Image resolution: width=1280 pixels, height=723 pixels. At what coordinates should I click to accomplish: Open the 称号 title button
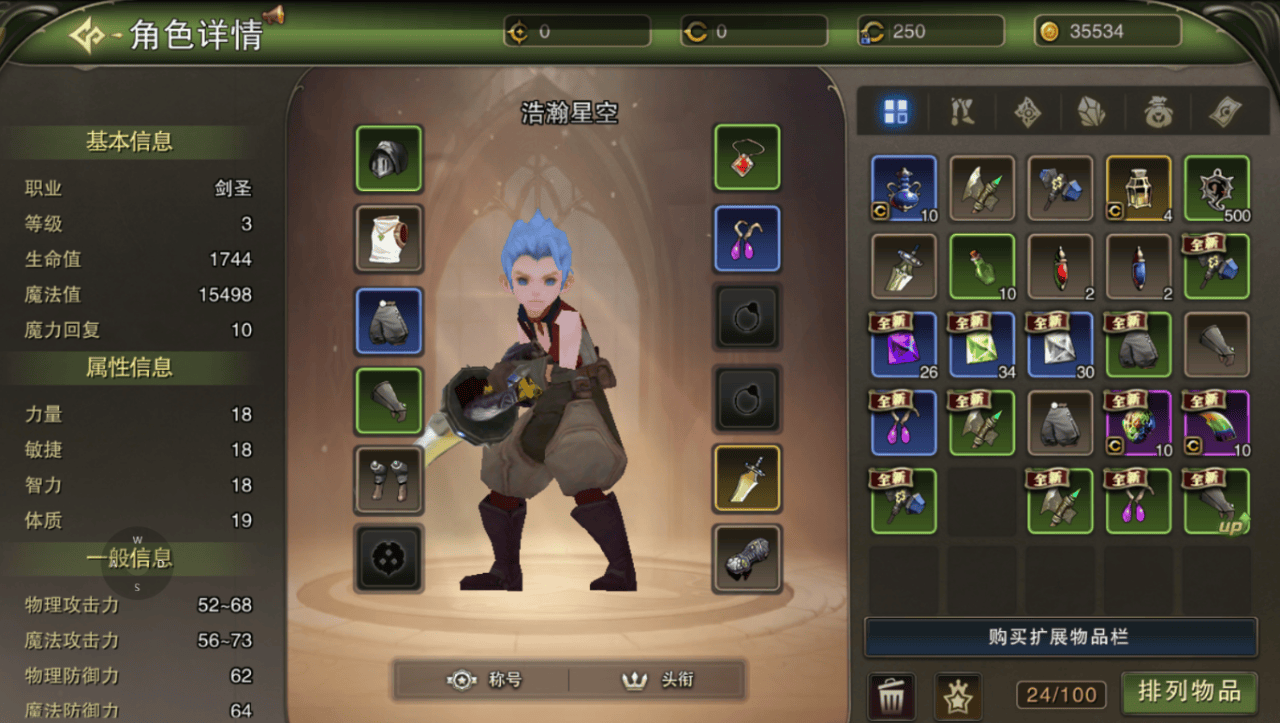click(484, 680)
